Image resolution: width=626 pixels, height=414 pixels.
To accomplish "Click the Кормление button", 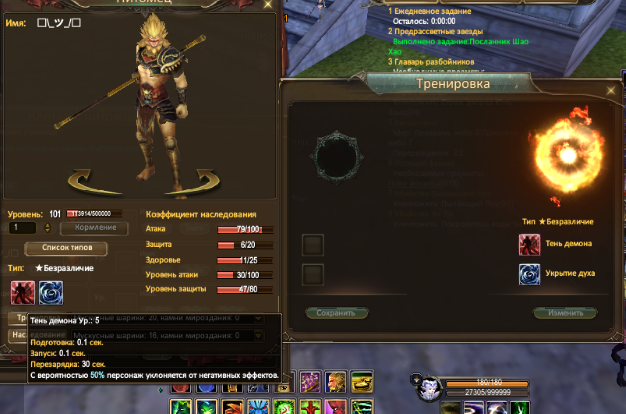I will click(x=96, y=228).
